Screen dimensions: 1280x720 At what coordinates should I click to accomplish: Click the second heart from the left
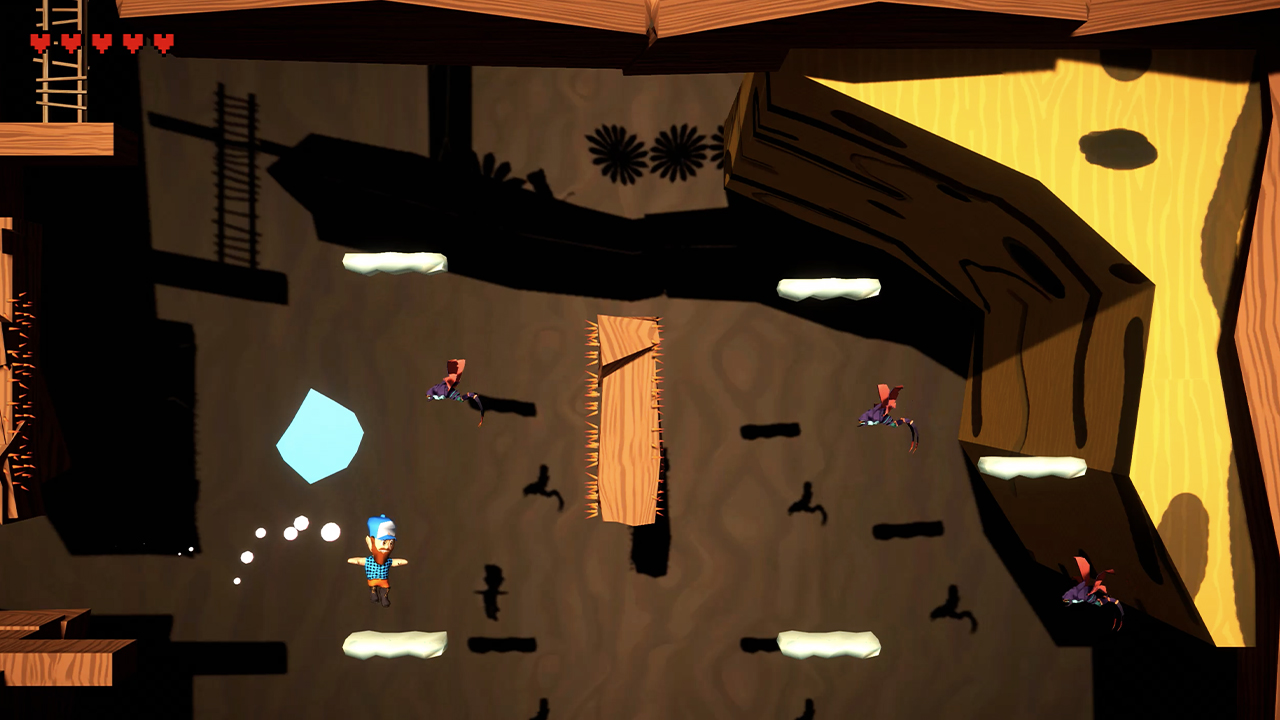pos(70,43)
